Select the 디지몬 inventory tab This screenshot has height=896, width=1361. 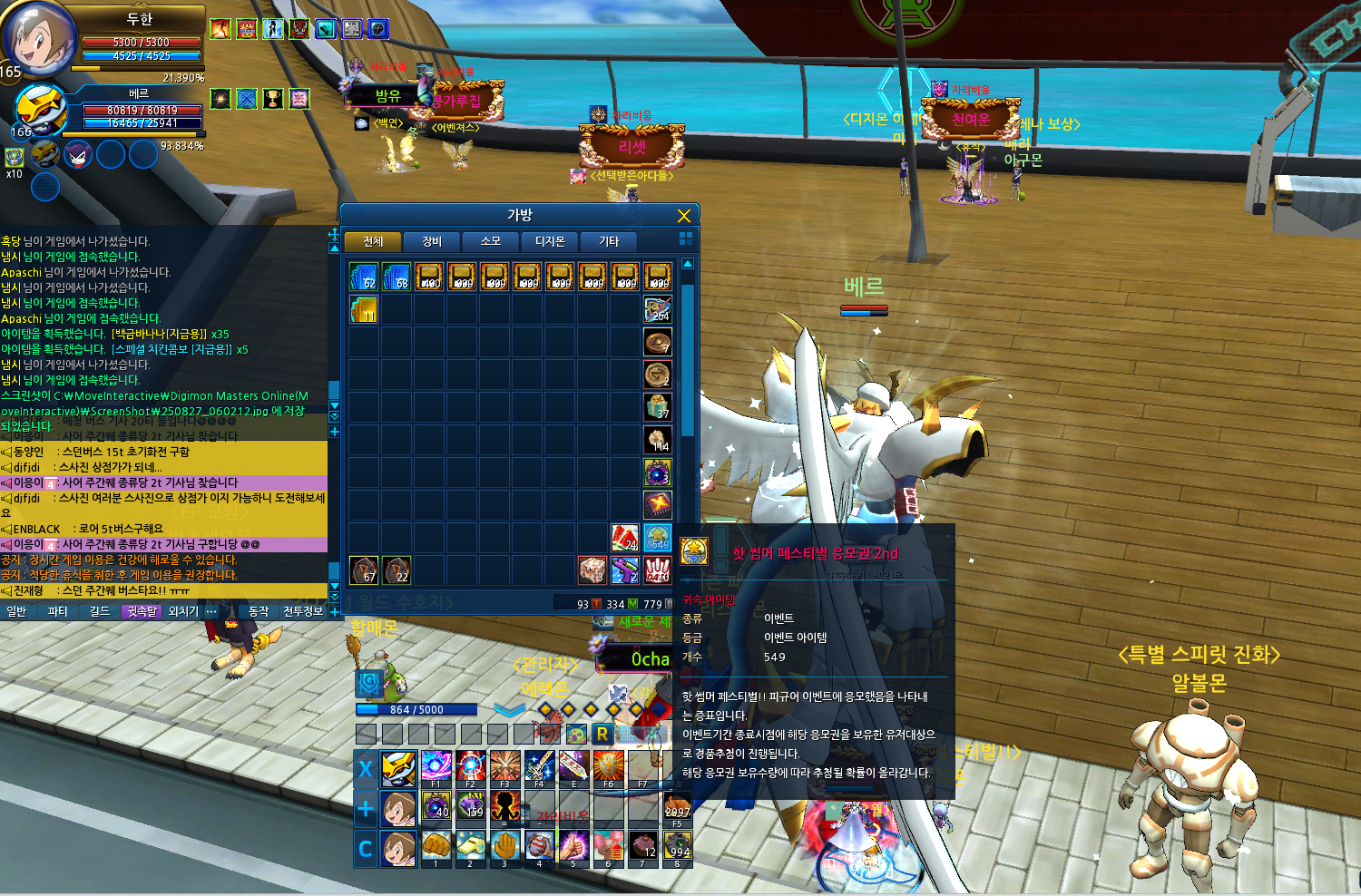pos(550,241)
